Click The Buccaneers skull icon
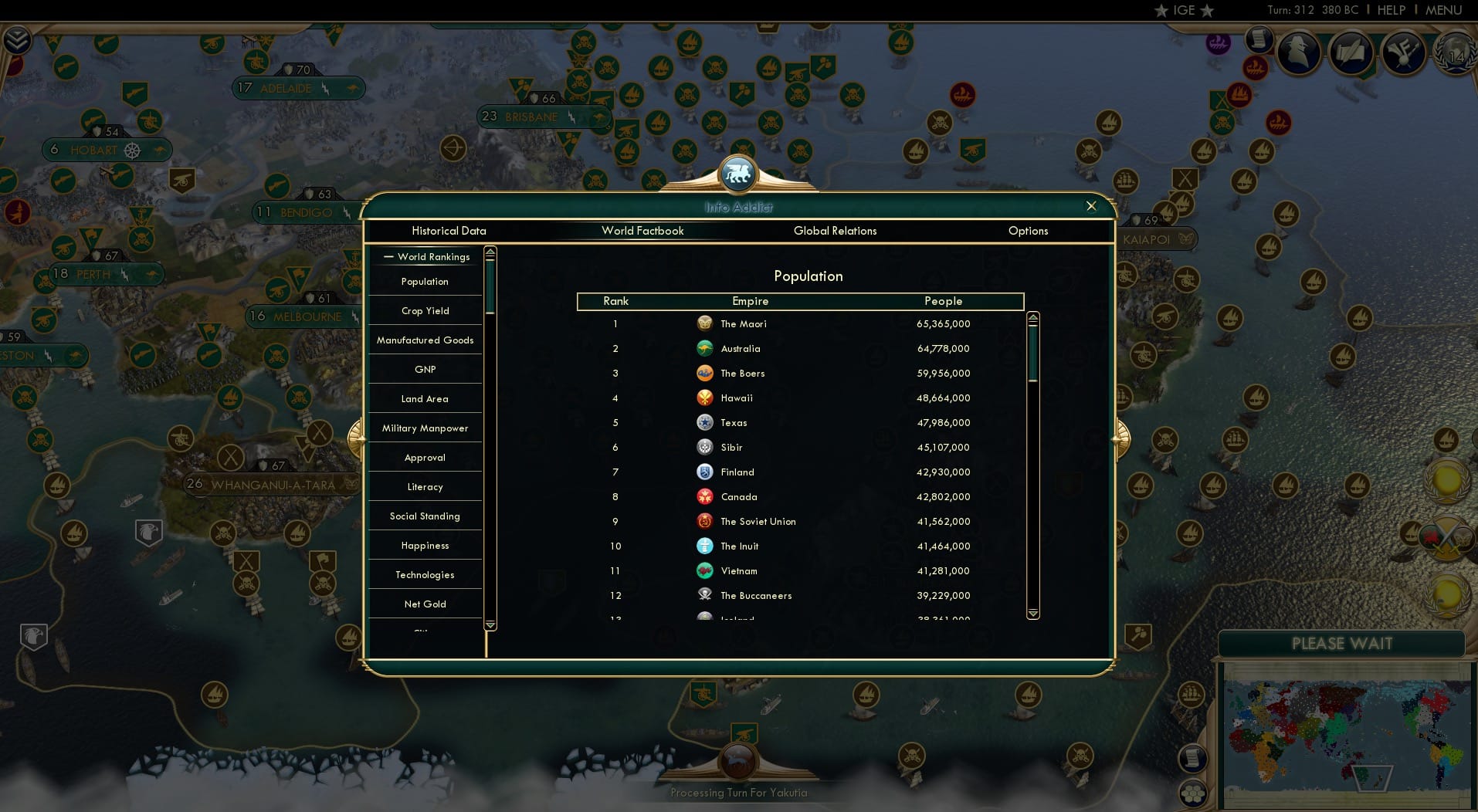 coord(705,596)
